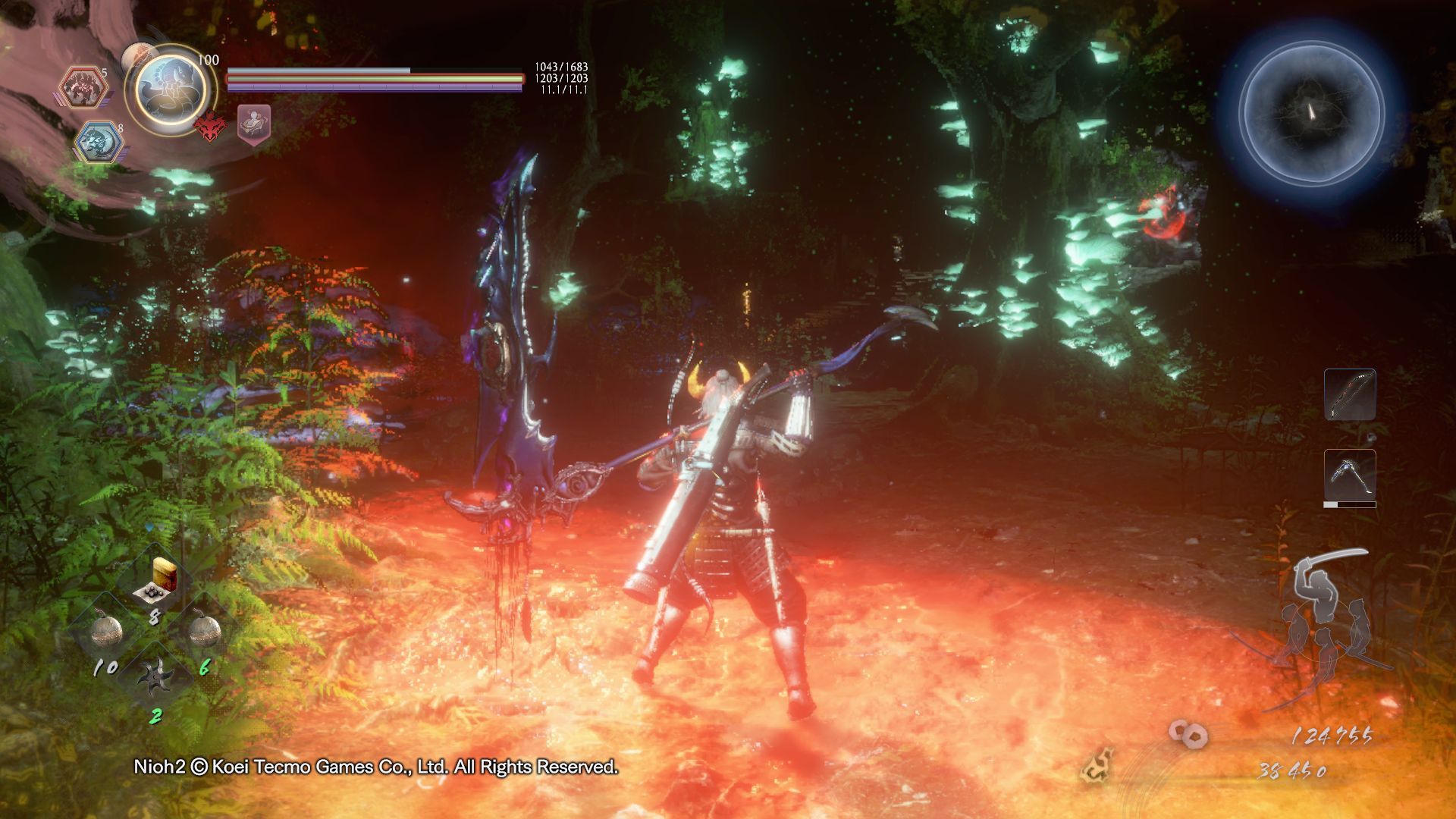This screenshot has height=819, width=1456.
Task: Select the shuriken item shortcut
Action: pyautogui.click(x=156, y=676)
